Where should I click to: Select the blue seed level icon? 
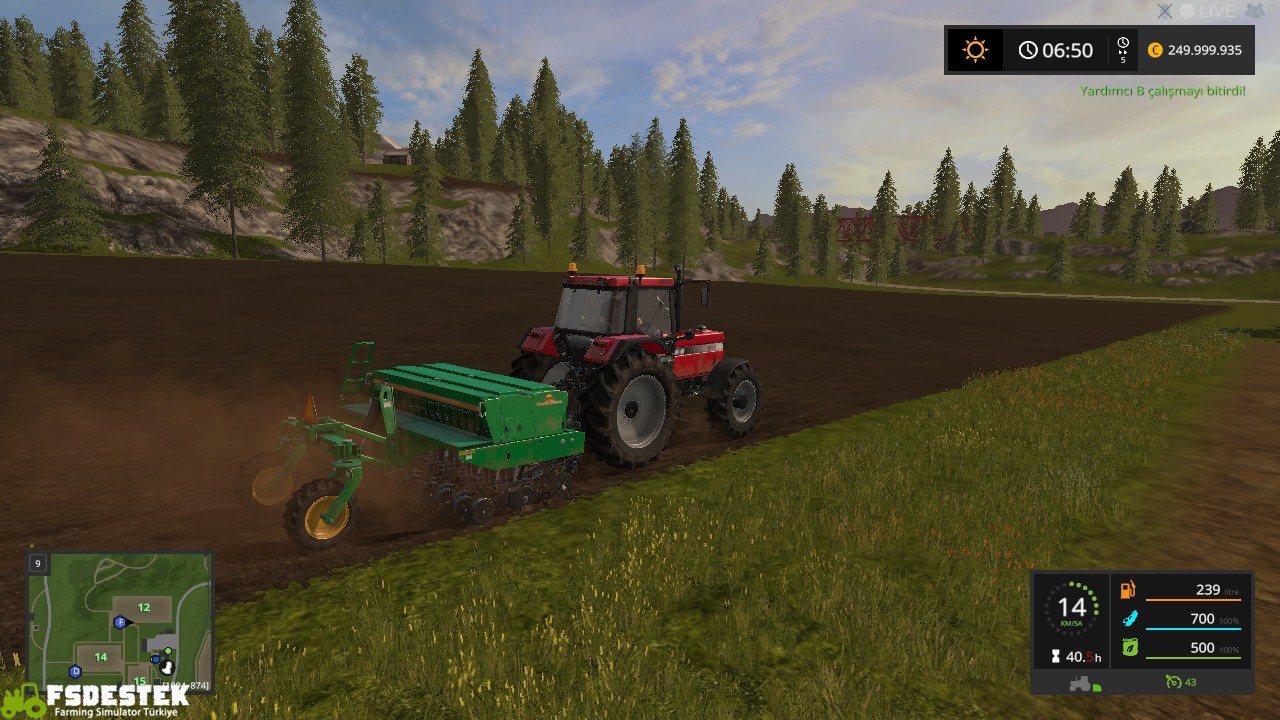click(1130, 618)
